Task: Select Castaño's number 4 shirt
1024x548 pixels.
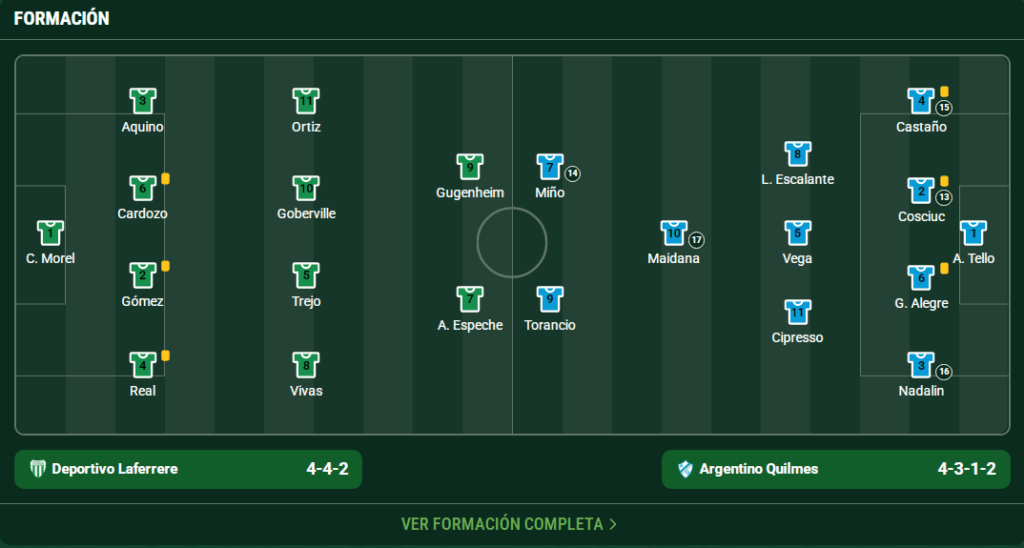Action: click(921, 101)
